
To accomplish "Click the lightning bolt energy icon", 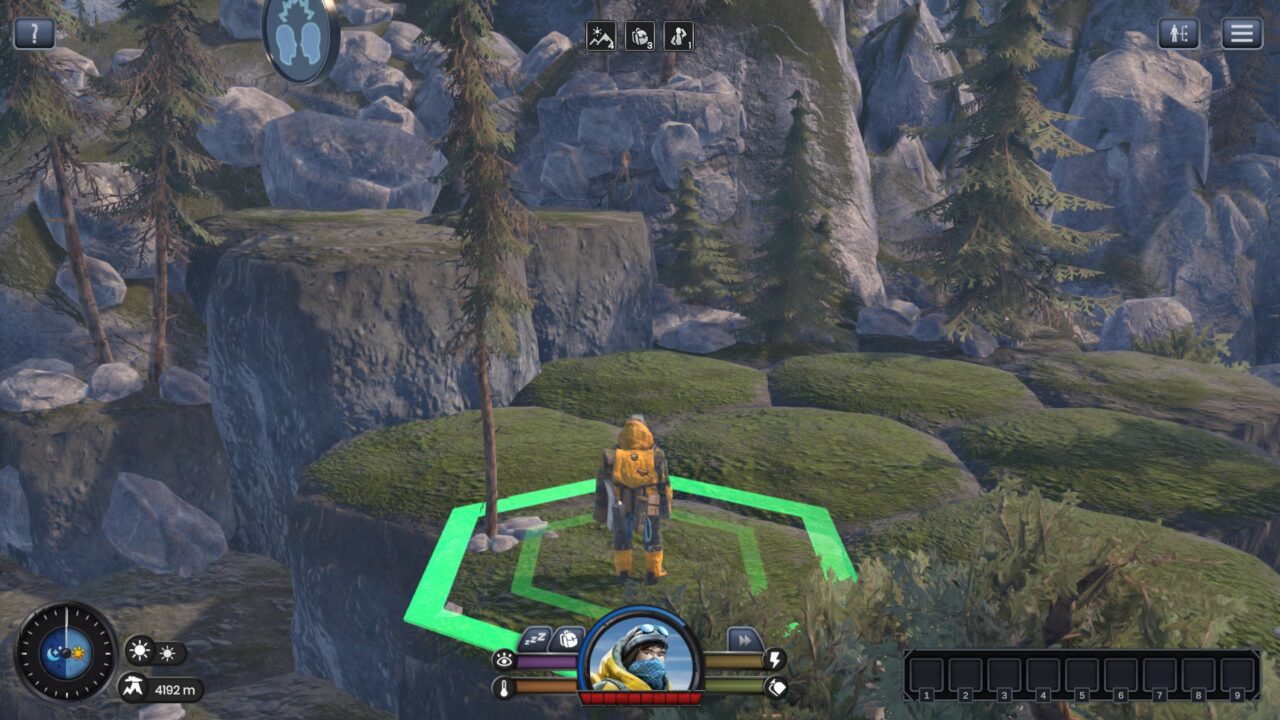I will pyautogui.click(x=775, y=659).
